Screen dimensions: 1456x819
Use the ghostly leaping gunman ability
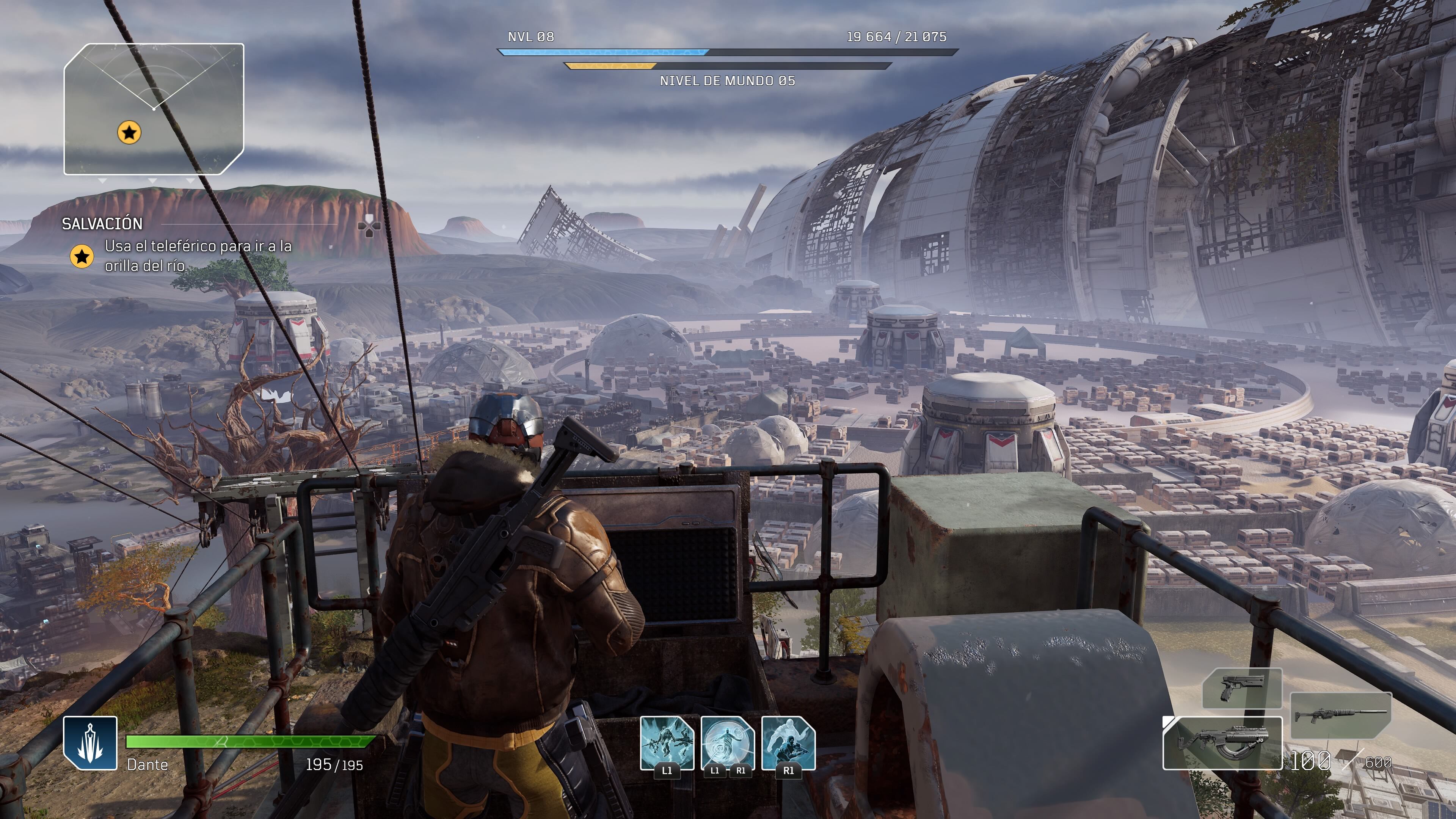pos(789,743)
